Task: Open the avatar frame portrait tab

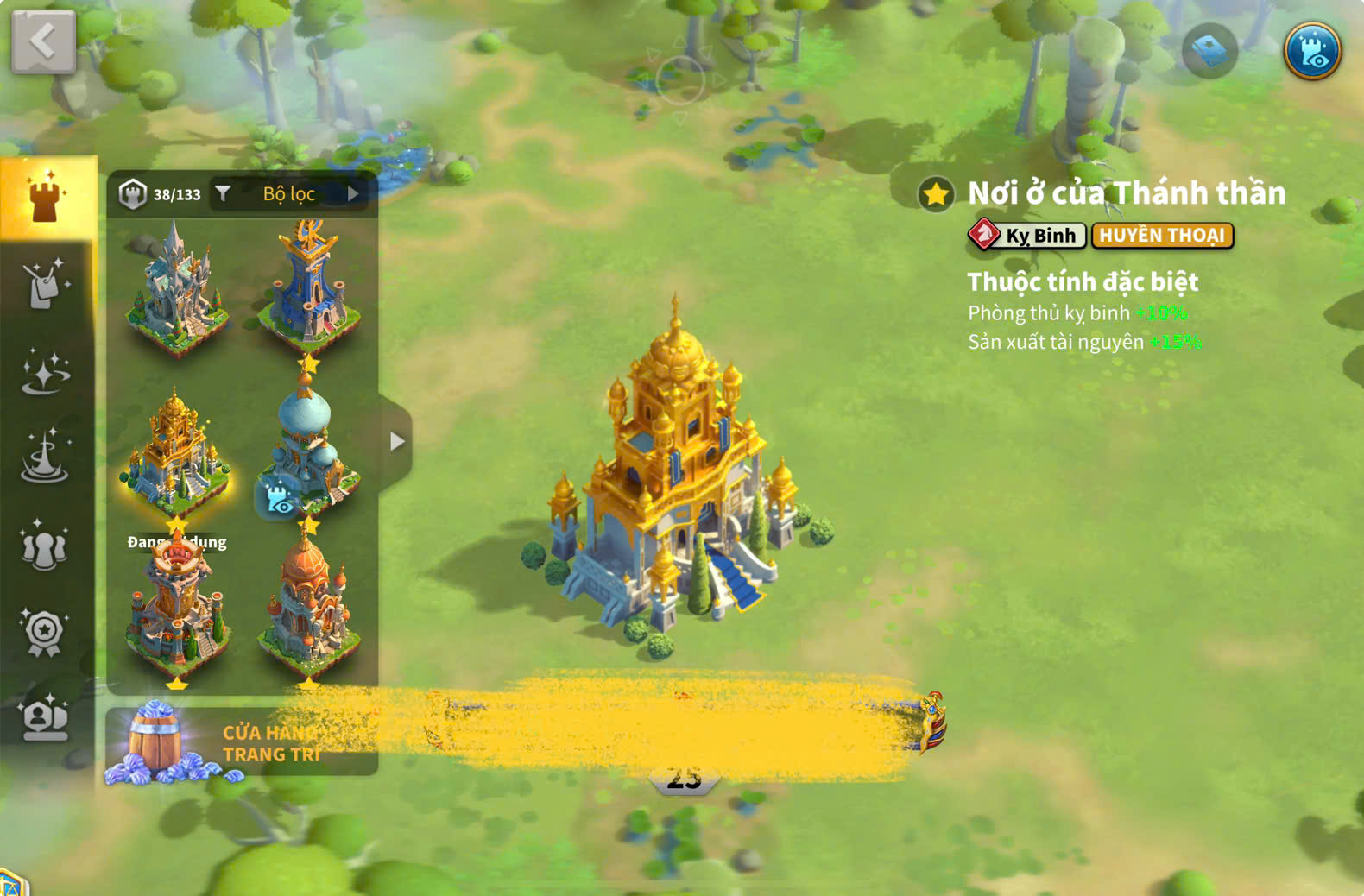Action: point(45,719)
